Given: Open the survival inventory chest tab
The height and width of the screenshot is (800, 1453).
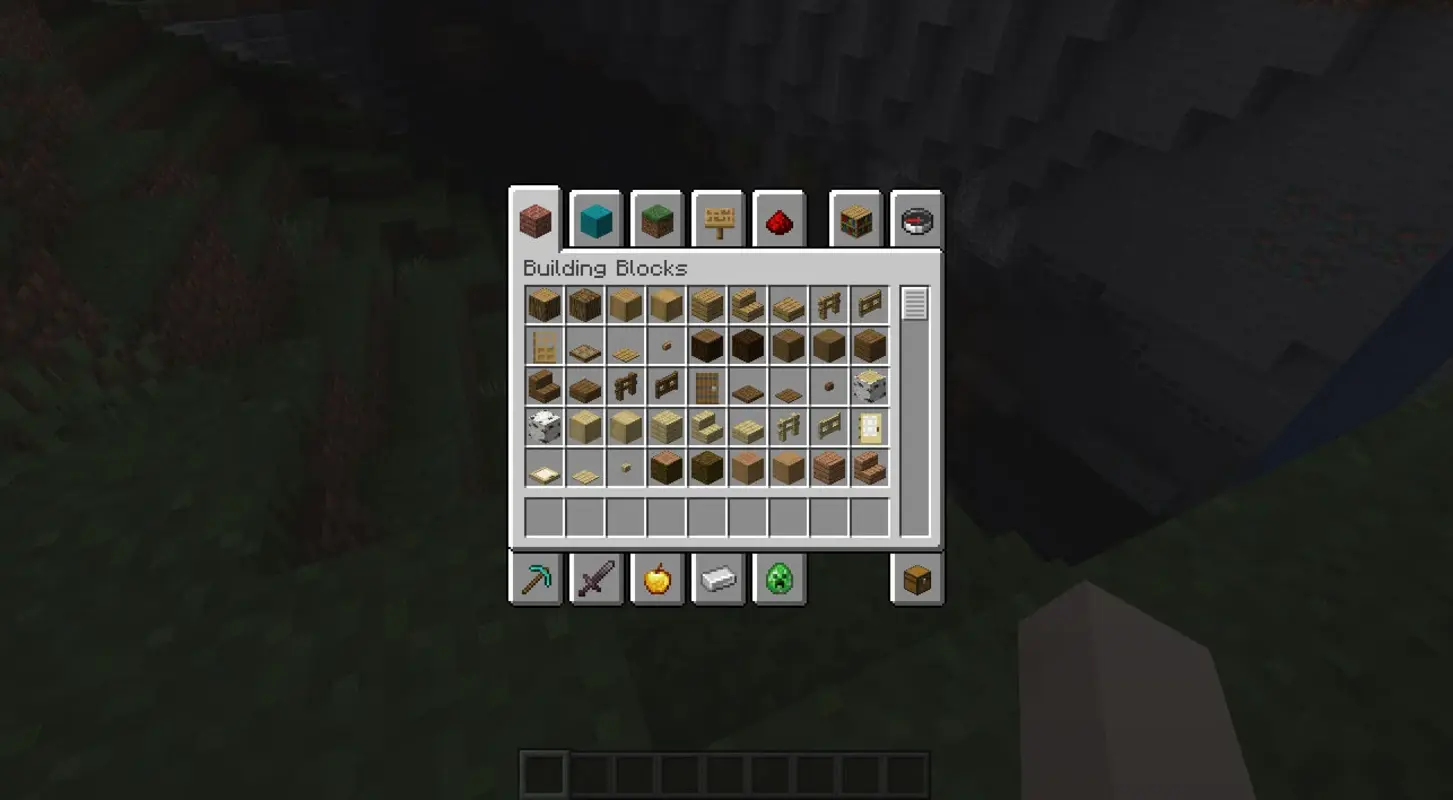Looking at the screenshot, I should click(x=916, y=579).
